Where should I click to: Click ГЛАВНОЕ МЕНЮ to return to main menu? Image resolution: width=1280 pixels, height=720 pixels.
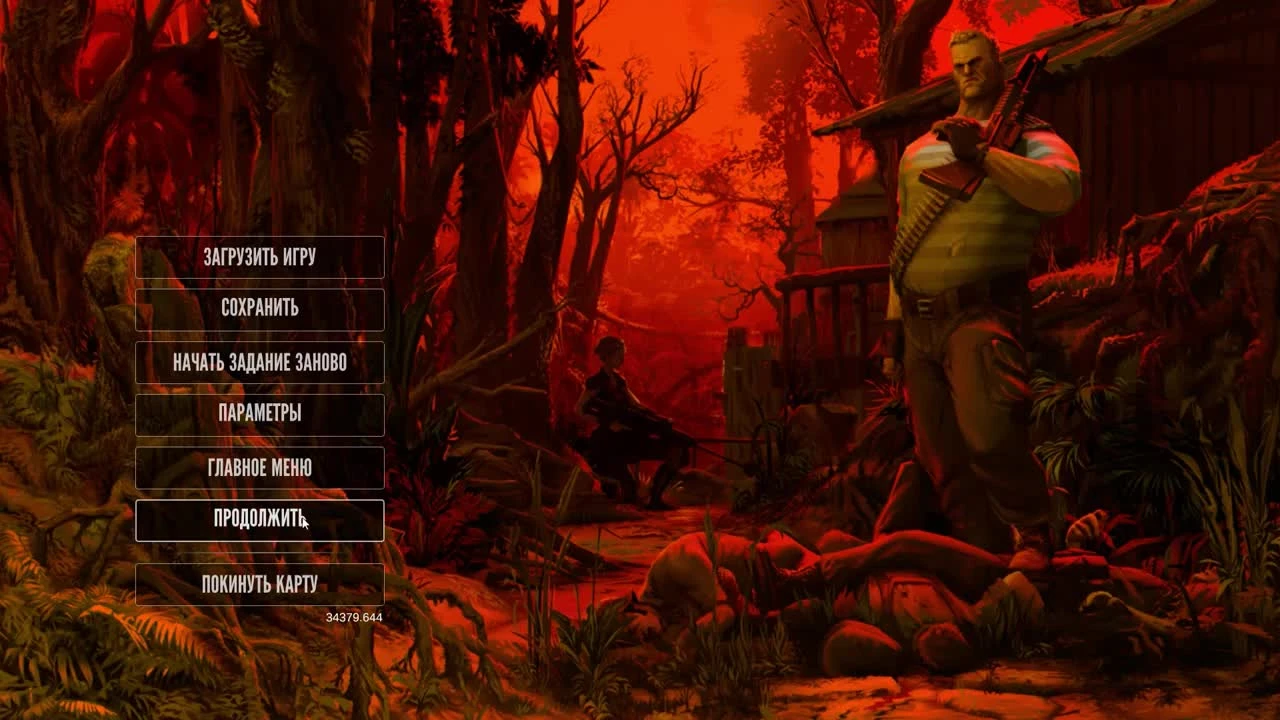tap(260, 468)
